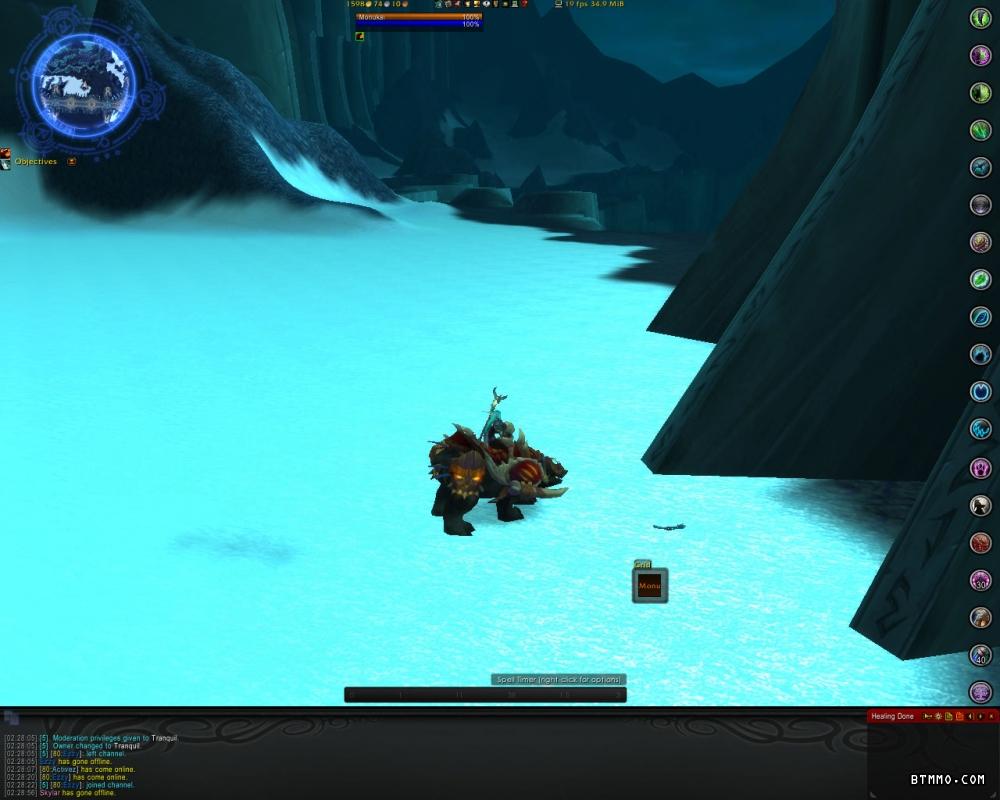The width and height of the screenshot is (1000, 800).
Task: Select the Healing Done meter title
Action: click(892, 716)
